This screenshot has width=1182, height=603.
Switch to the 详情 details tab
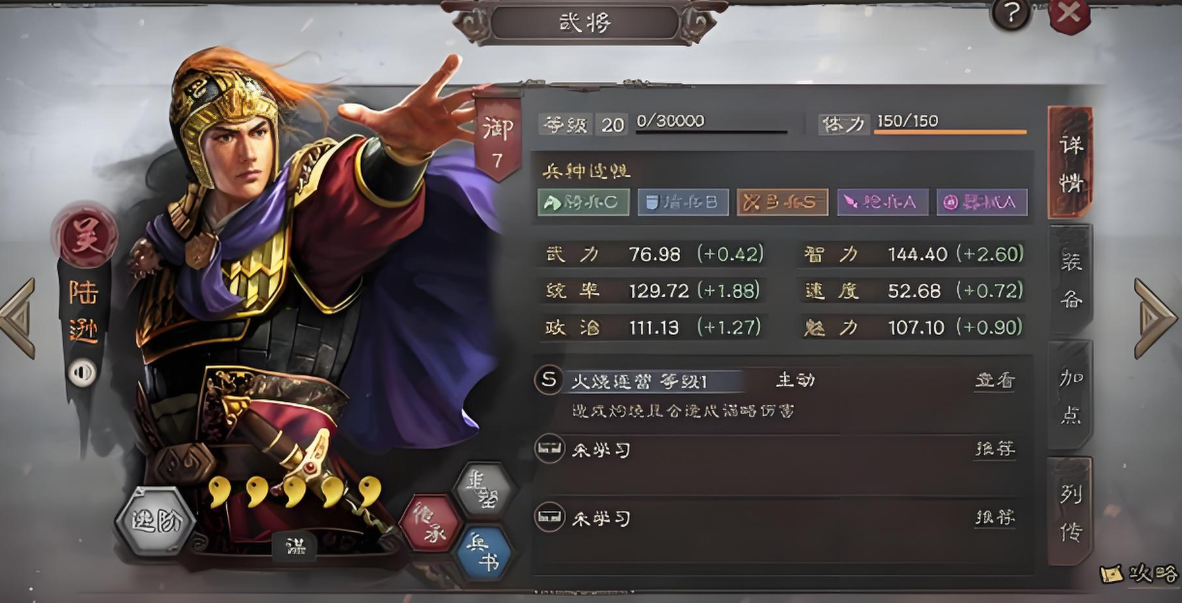coord(1070,163)
